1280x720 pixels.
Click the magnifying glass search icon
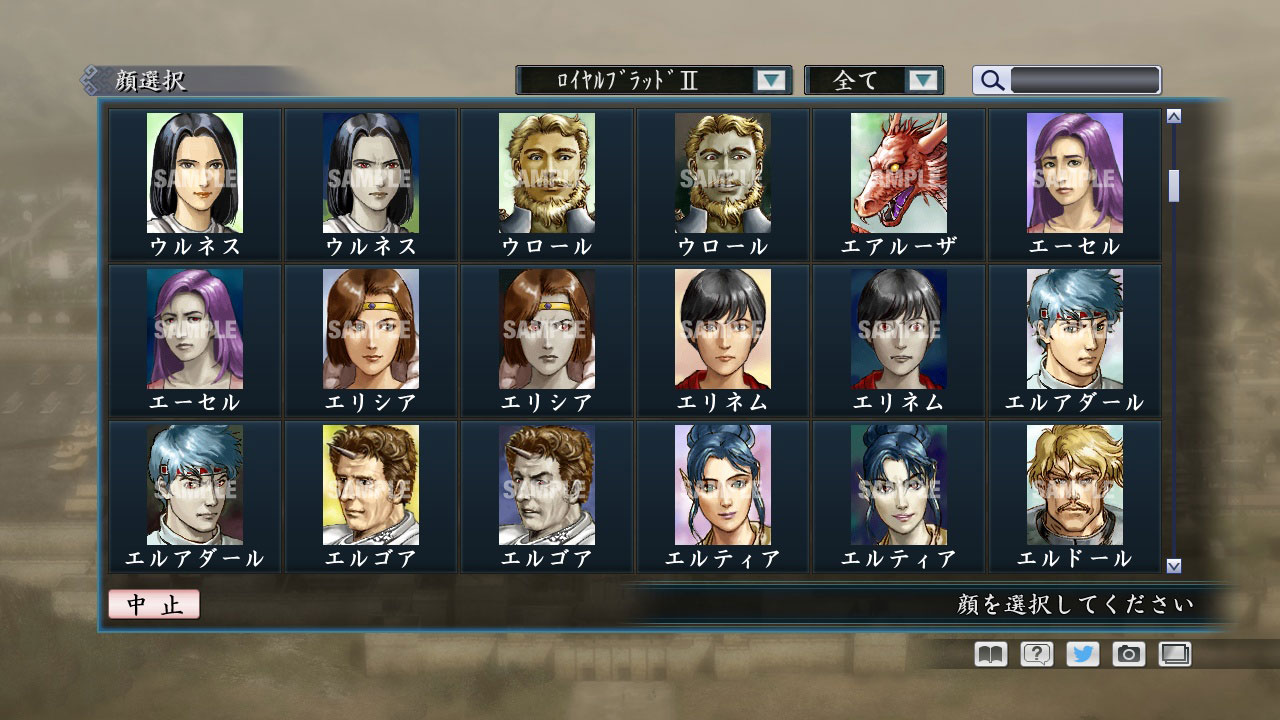coord(991,79)
